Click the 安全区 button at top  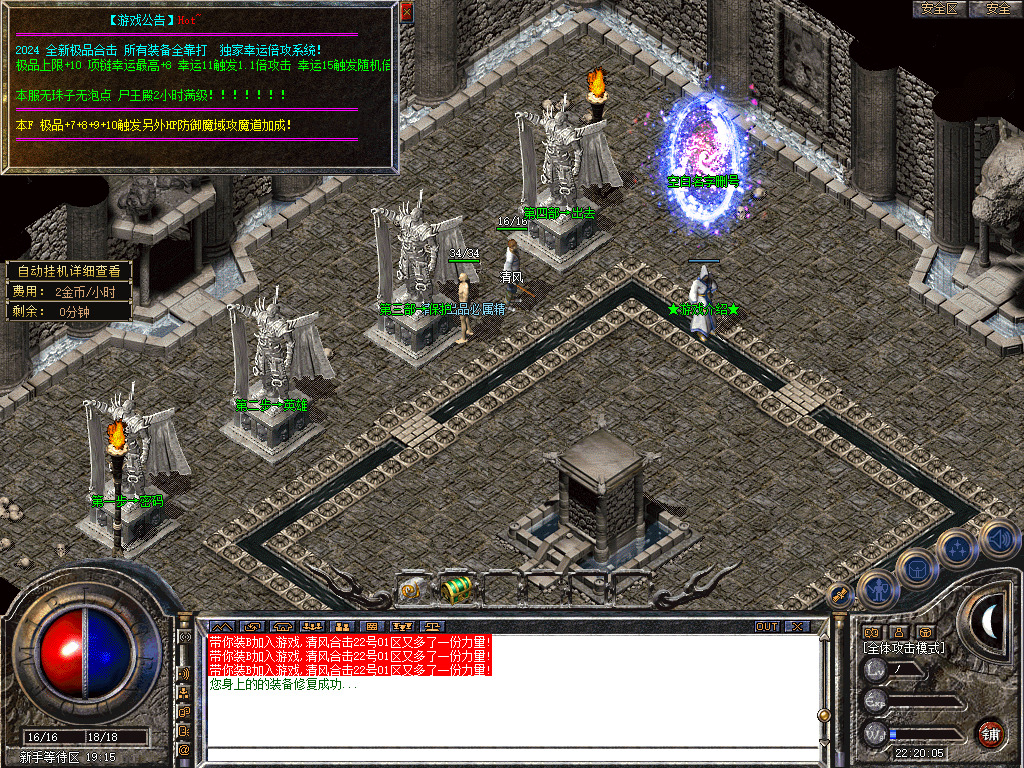pos(940,9)
